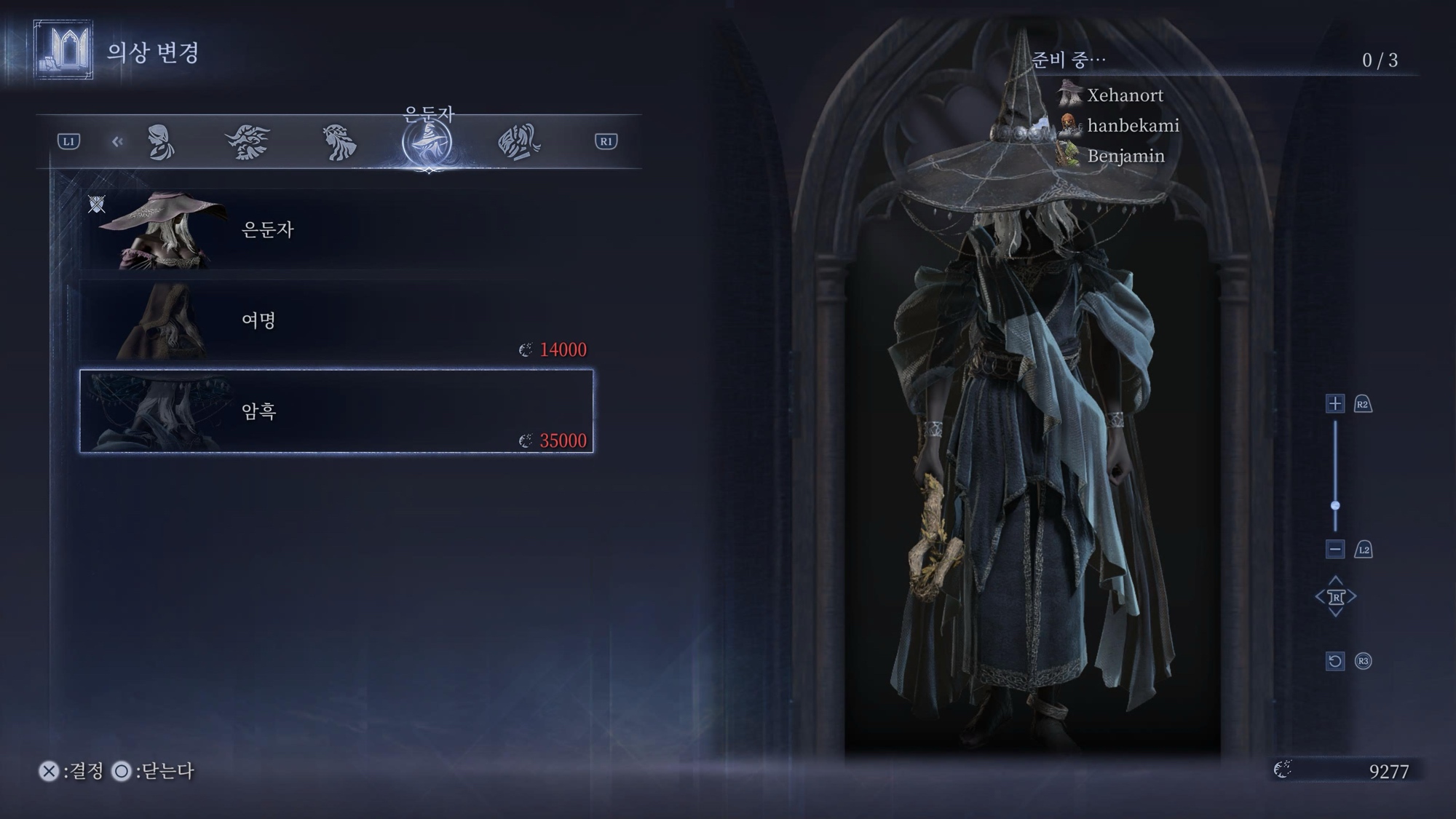
Task: Select player Benjamin in the party list
Action: coord(1125,156)
